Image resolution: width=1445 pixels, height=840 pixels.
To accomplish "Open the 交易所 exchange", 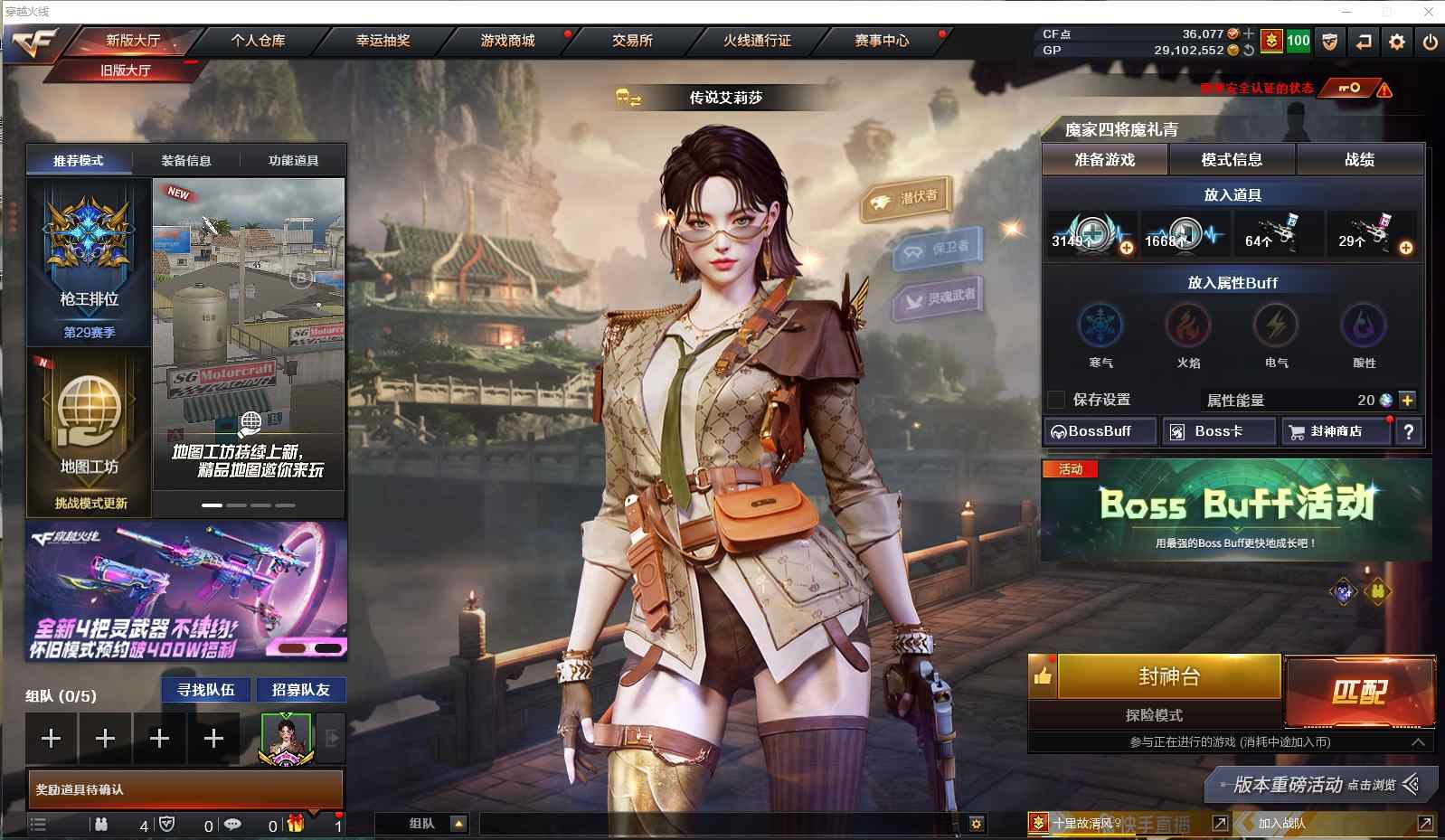I will click(x=632, y=41).
